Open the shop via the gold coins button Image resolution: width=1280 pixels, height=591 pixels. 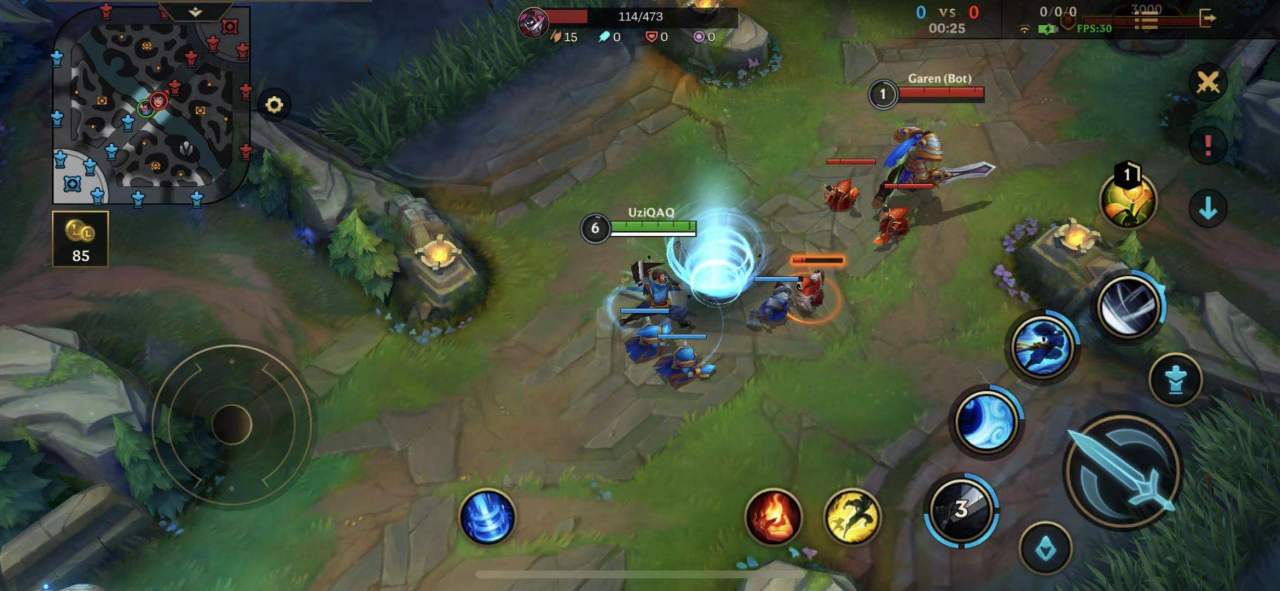pyautogui.click(x=80, y=238)
